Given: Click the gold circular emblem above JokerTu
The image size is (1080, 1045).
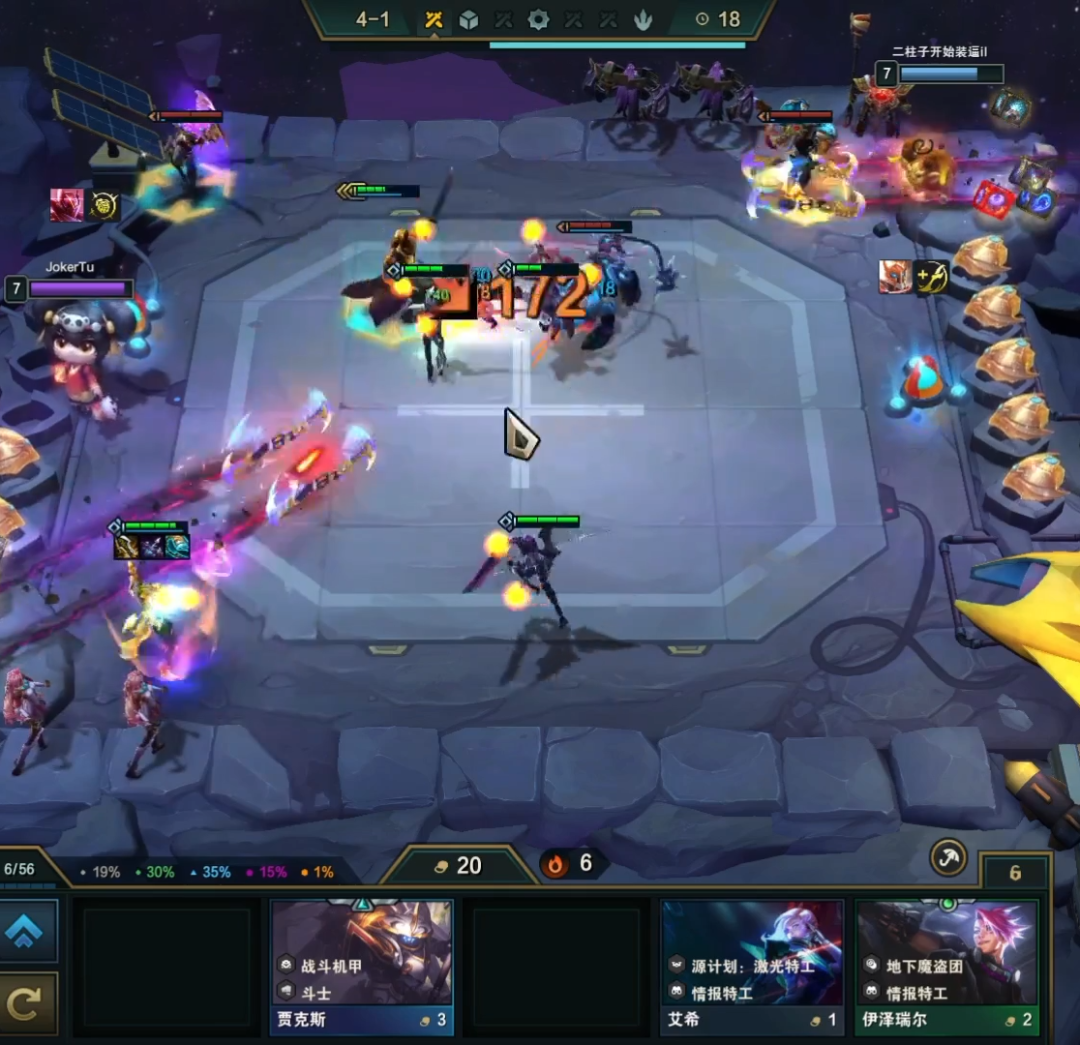Looking at the screenshot, I should [105, 206].
